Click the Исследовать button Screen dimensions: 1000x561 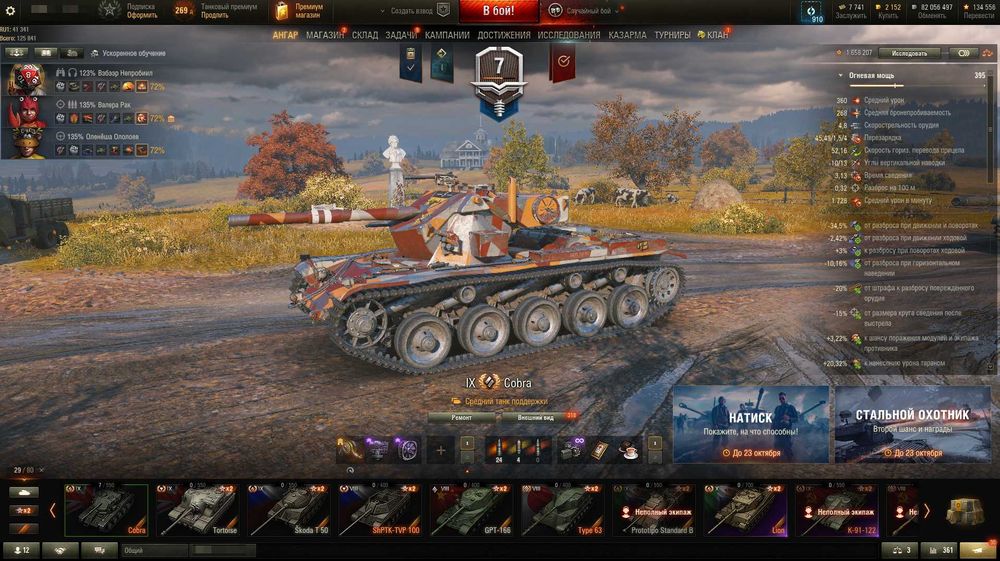(x=909, y=53)
